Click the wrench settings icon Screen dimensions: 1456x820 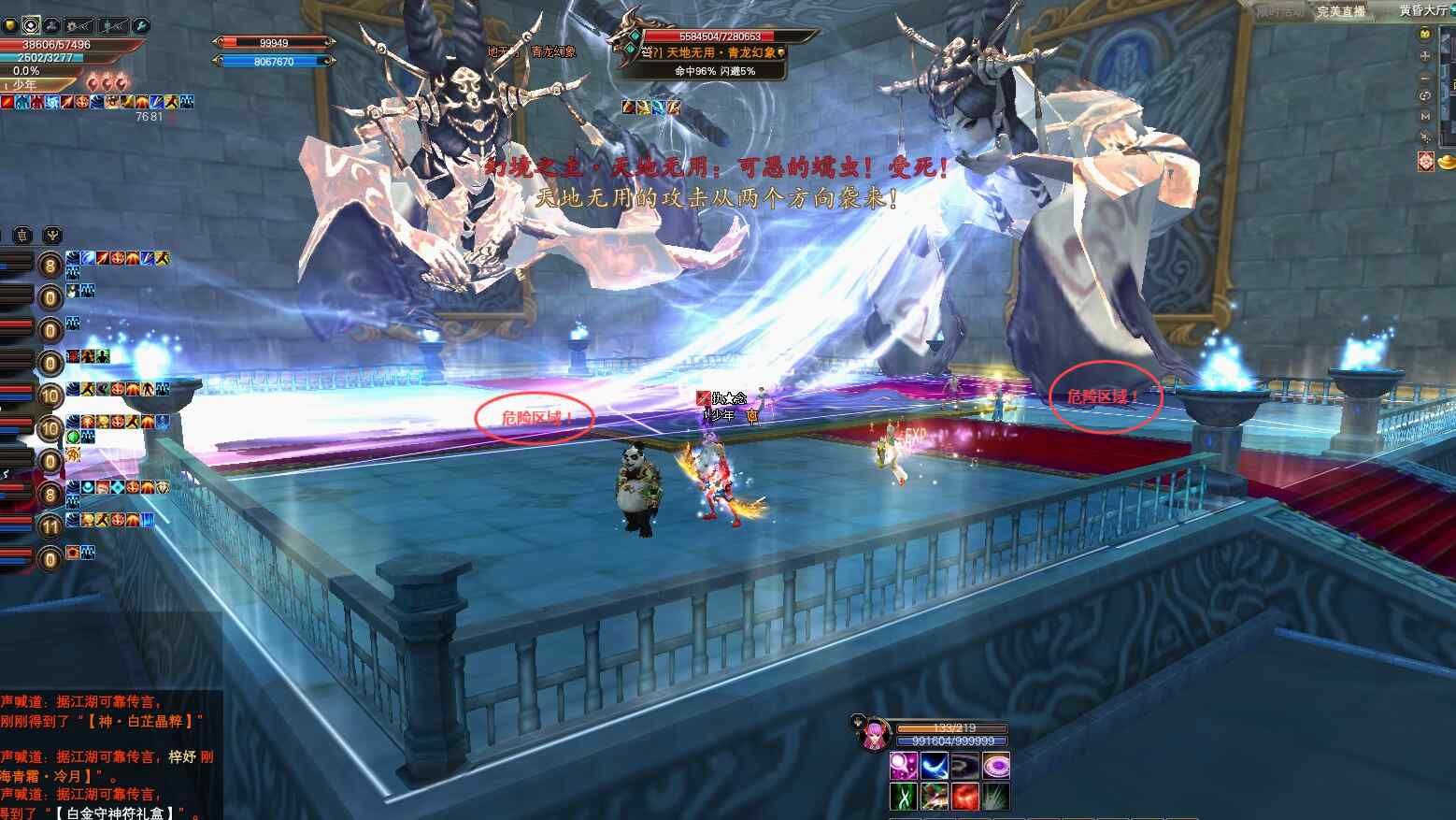pyautogui.click(x=141, y=26)
